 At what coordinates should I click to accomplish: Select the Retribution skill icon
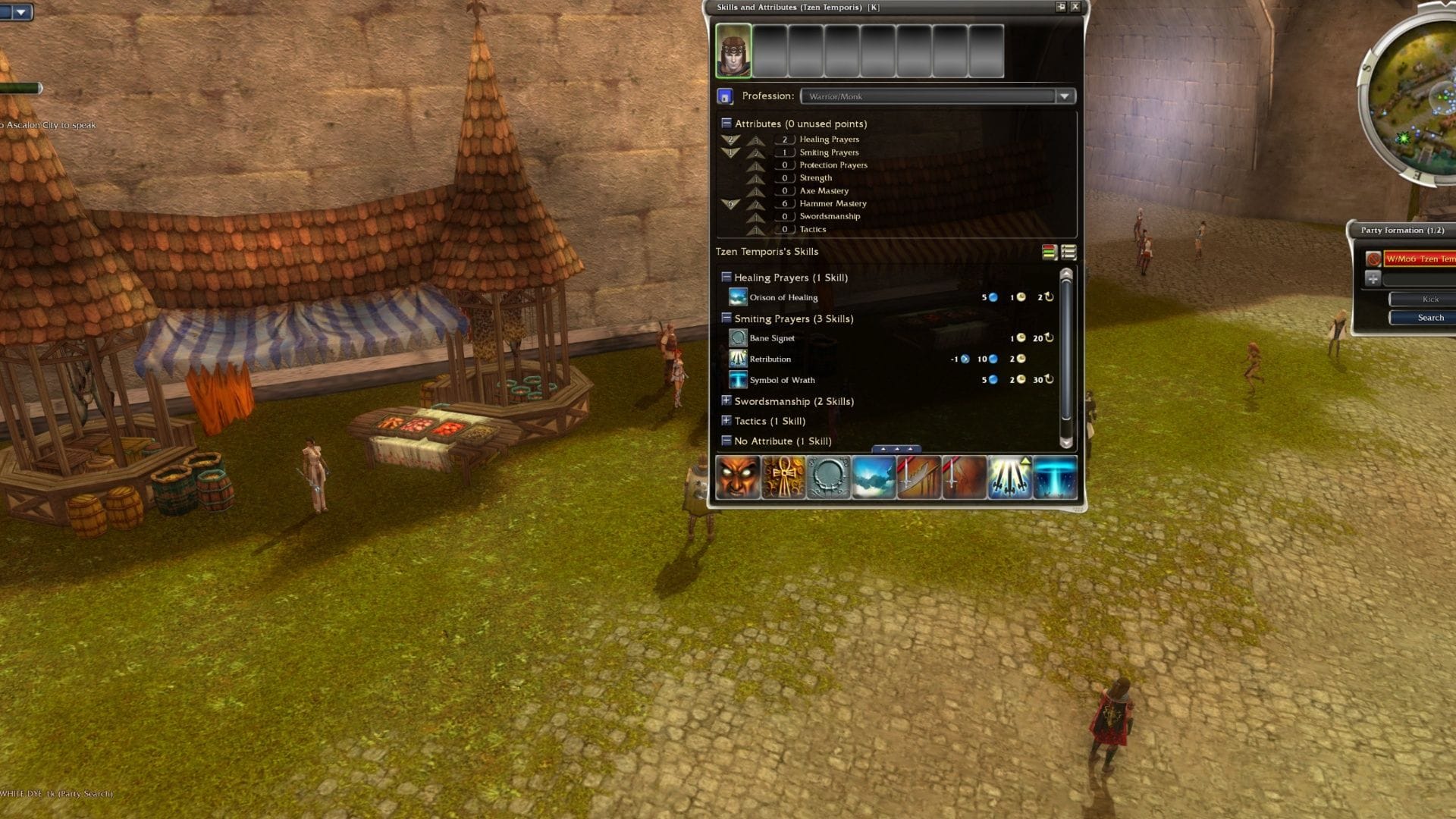coord(736,359)
